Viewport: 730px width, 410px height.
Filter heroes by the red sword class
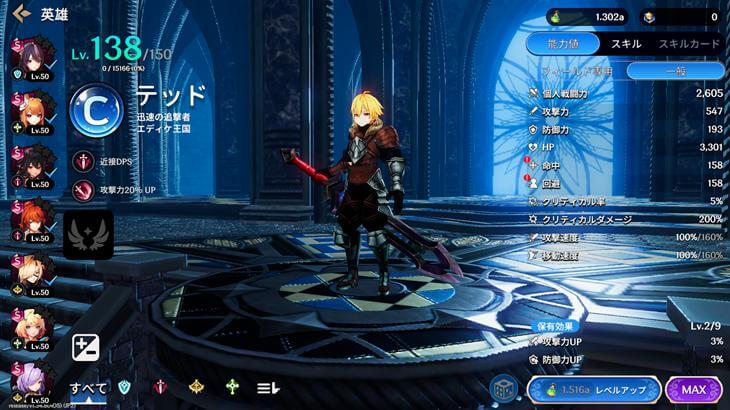(x=160, y=388)
